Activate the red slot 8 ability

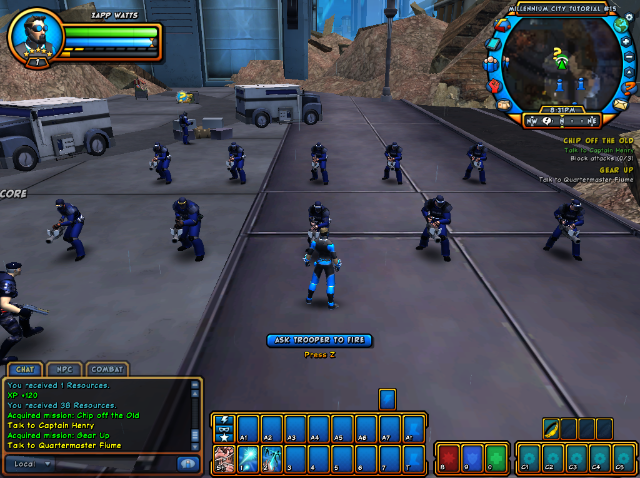pyautogui.click(x=448, y=459)
